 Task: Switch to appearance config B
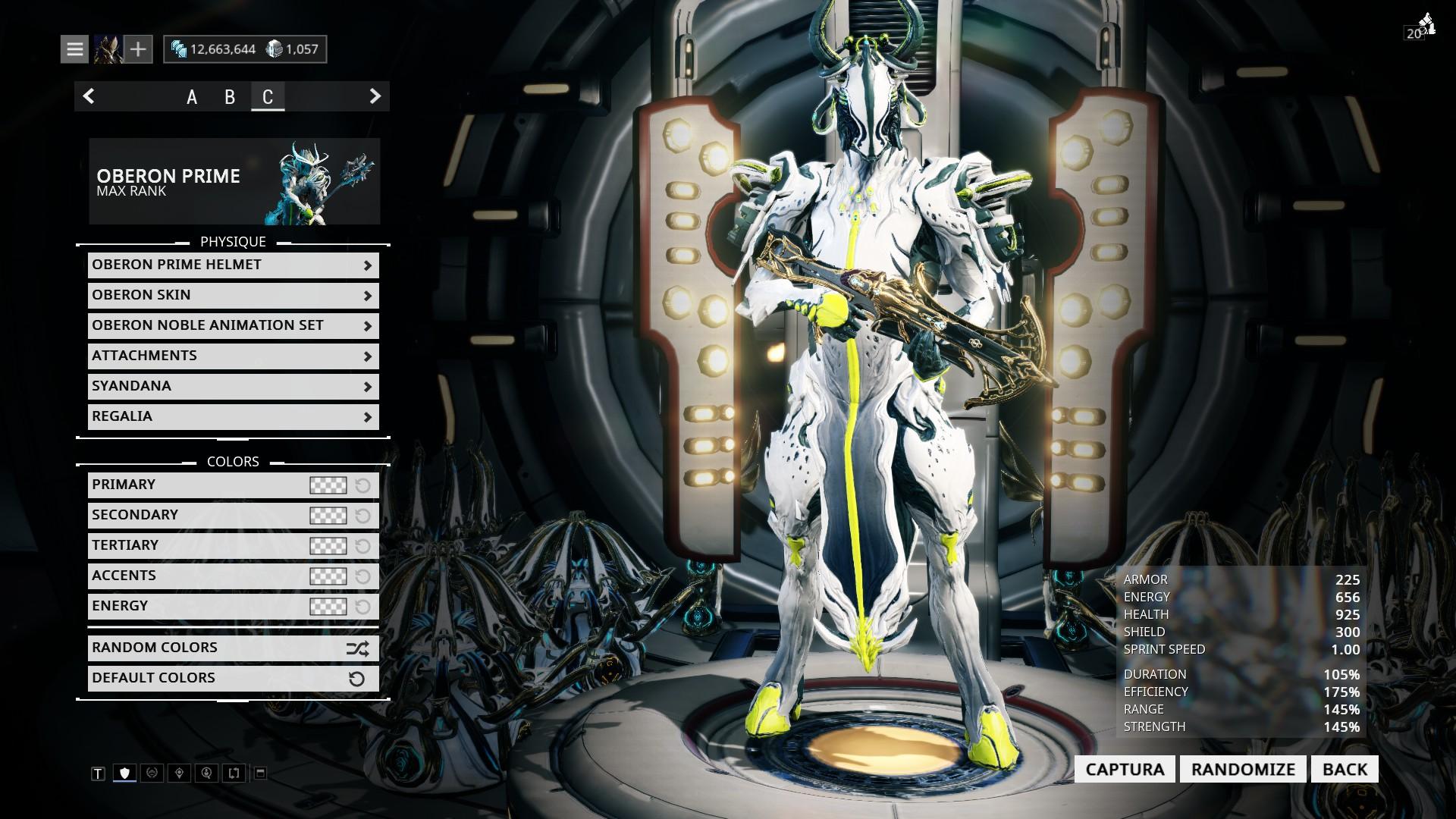click(230, 97)
